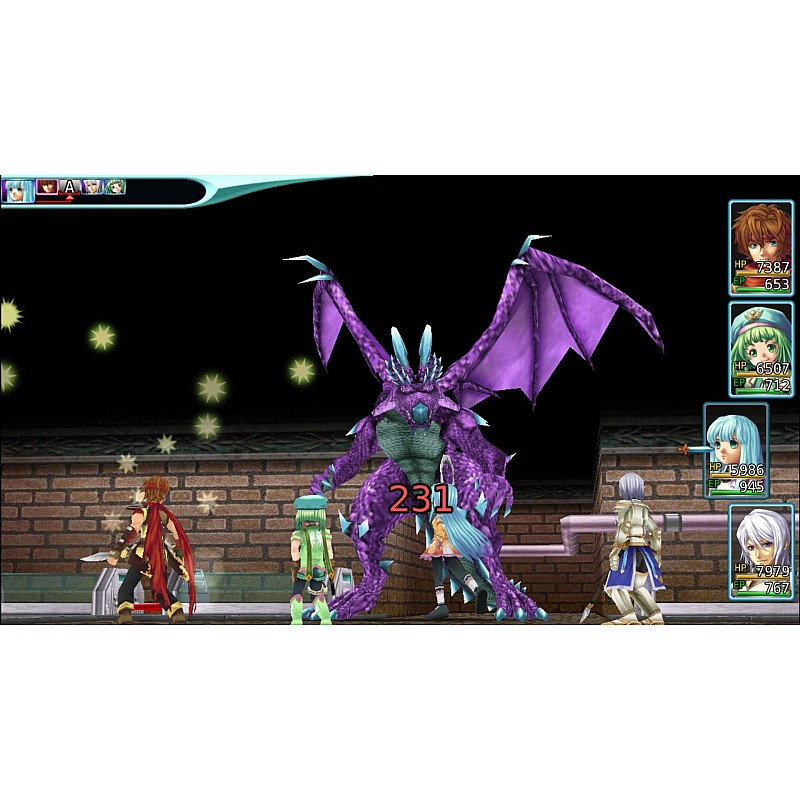Select the green-haired girl's turn order icon
The height and width of the screenshot is (800, 800).
click(x=115, y=187)
